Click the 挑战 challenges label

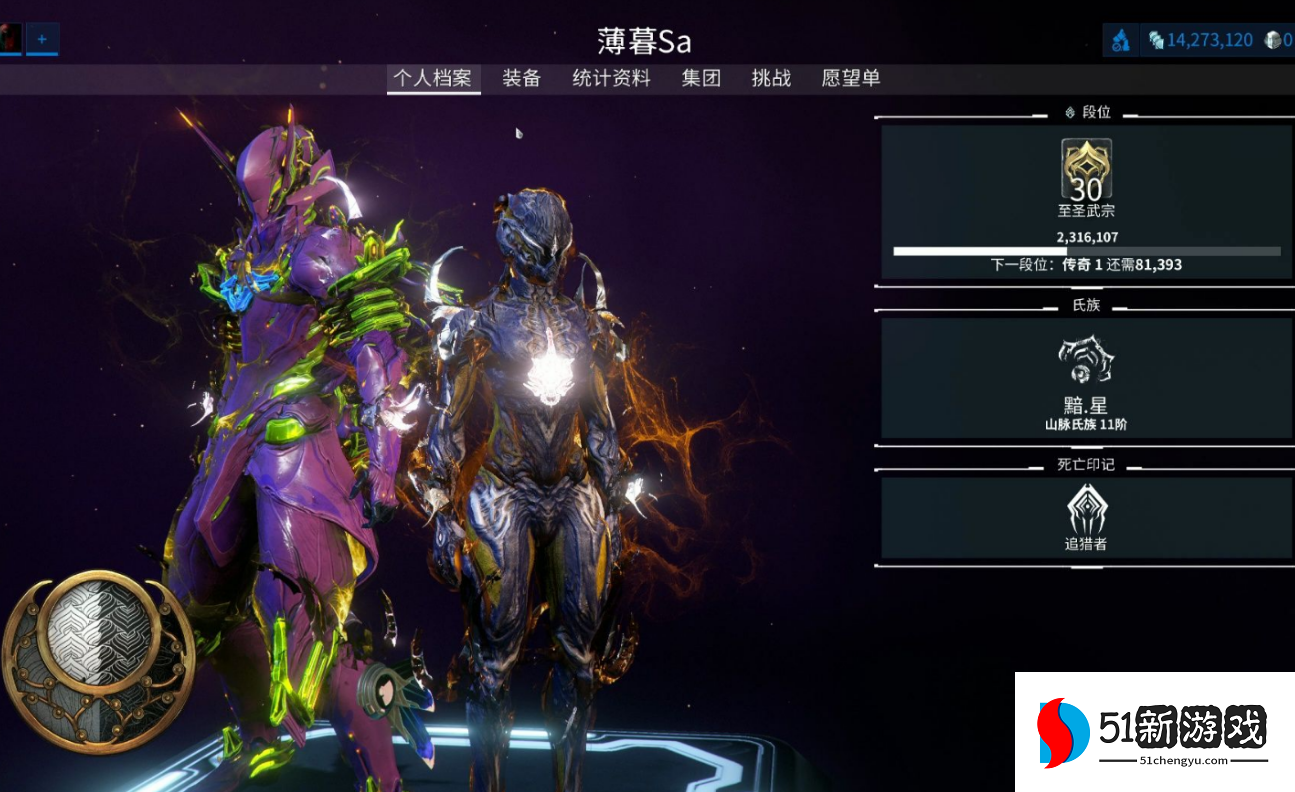770,78
